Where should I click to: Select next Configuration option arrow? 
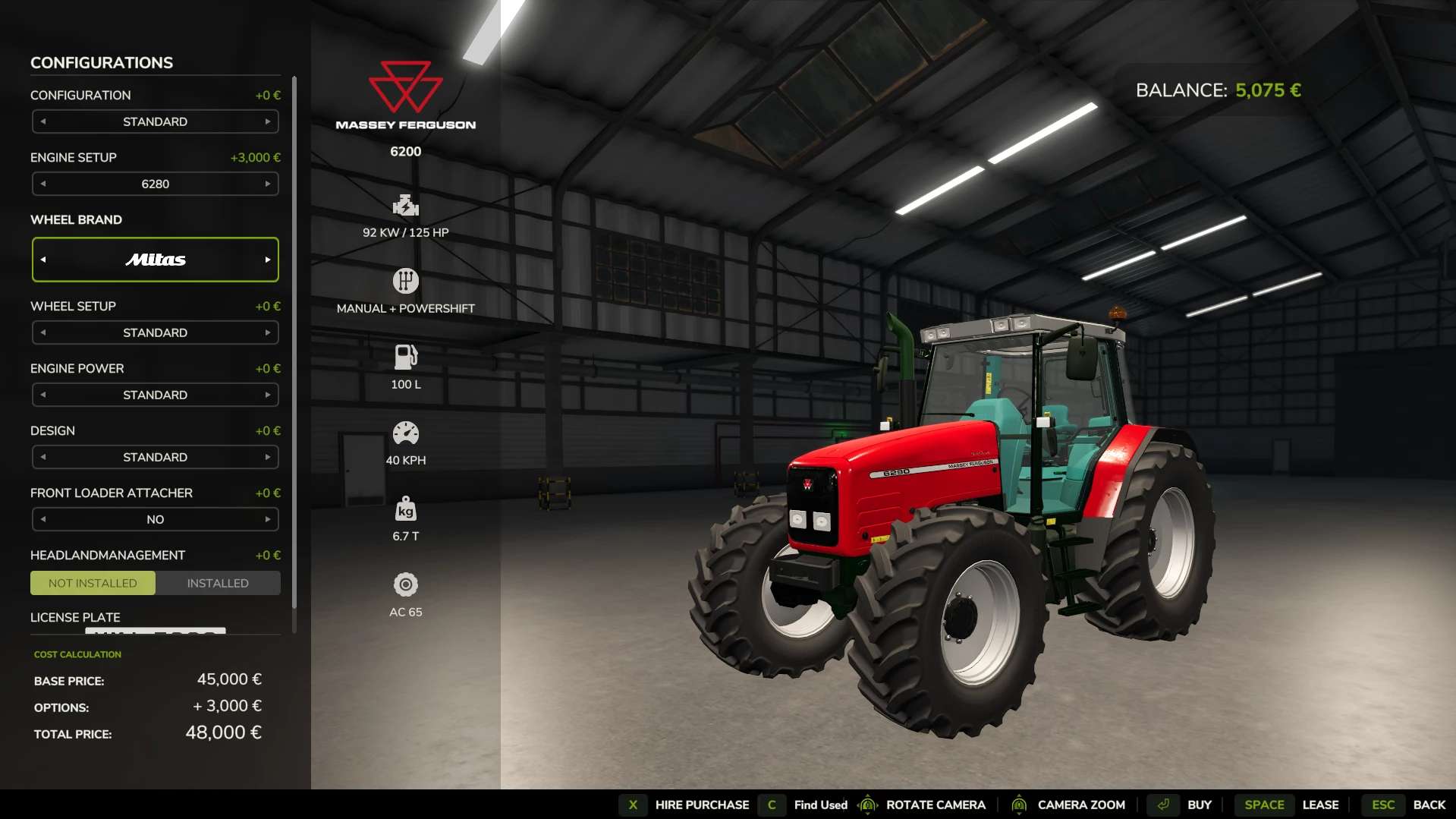point(268,121)
